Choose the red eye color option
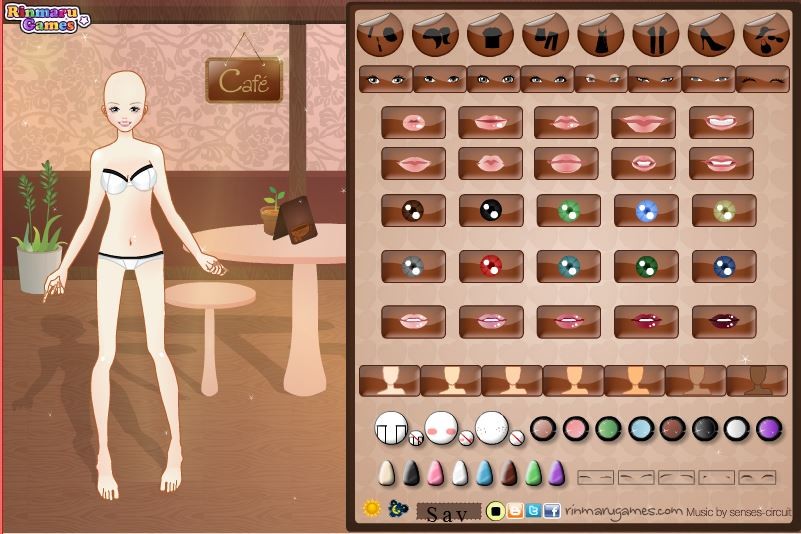 coord(491,266)
